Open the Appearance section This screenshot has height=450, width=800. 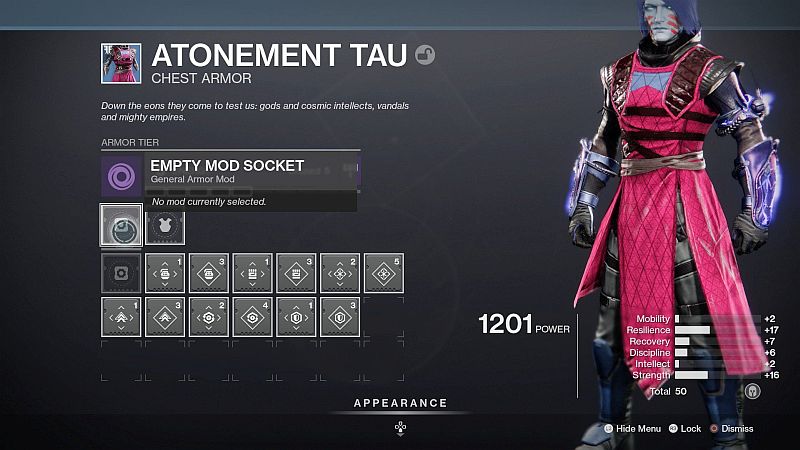[400, 404]
